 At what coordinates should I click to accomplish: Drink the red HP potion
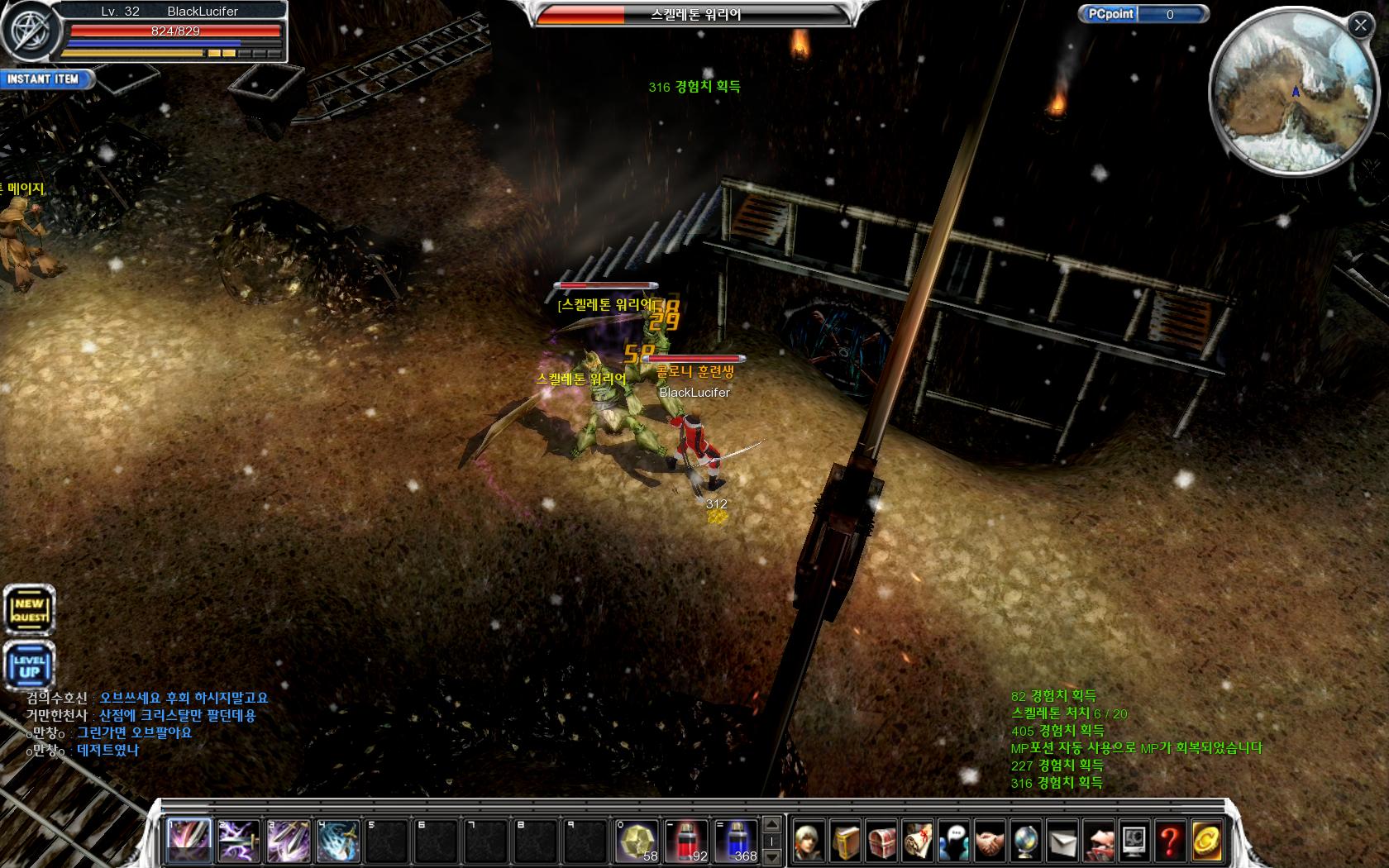(x=687, y=841)
